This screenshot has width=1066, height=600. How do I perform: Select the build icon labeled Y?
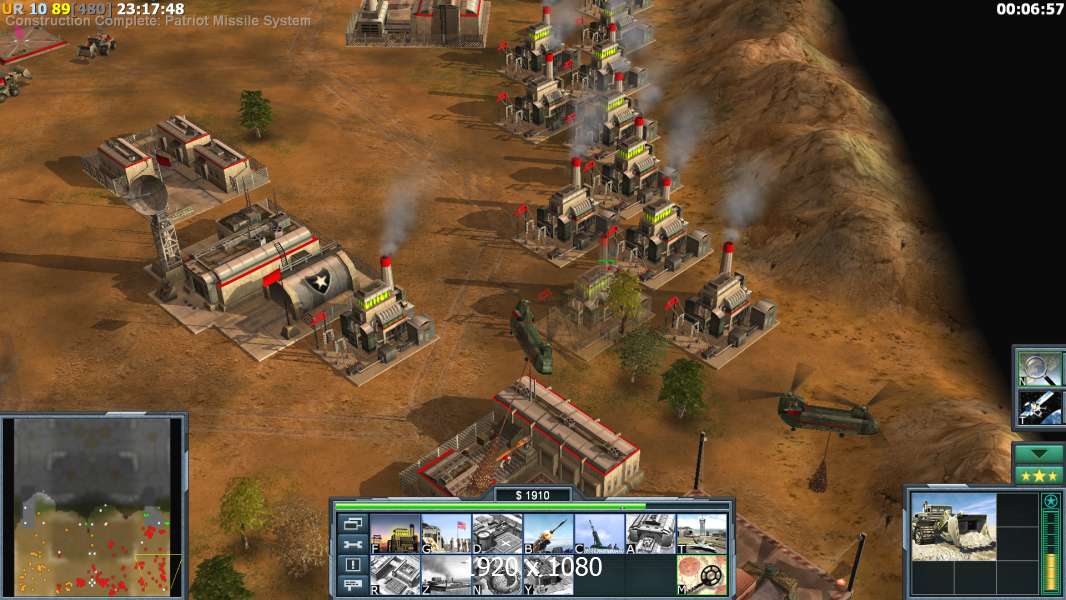pyautogui.click(x=548, y=574)
